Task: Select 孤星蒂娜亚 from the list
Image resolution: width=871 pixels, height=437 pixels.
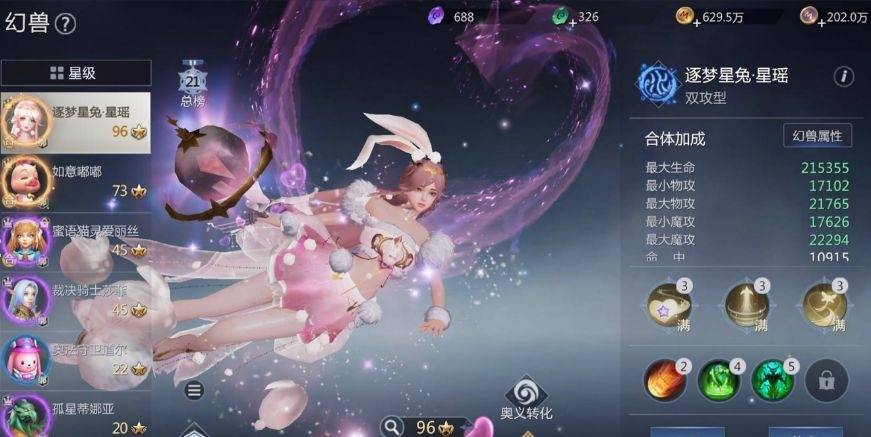Action: 76,415
